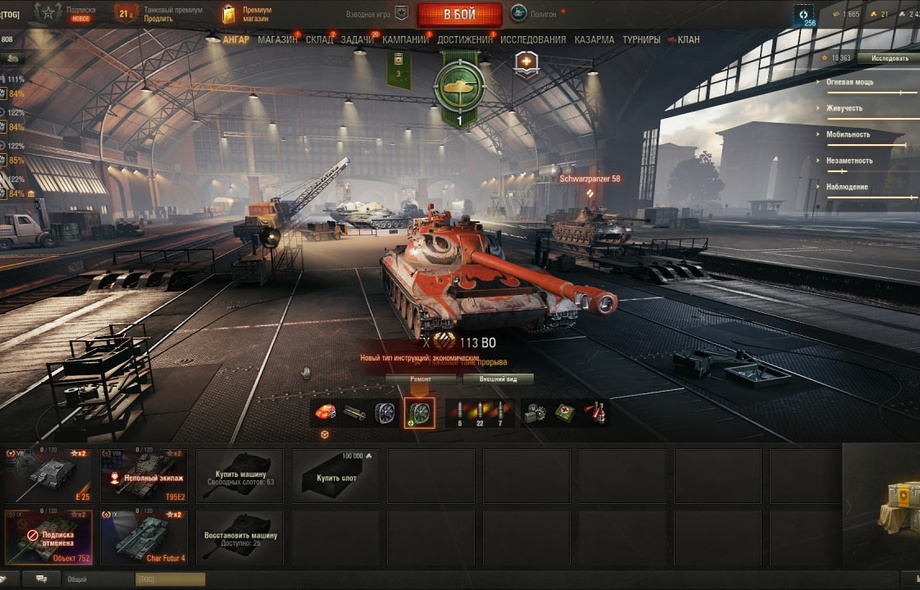Choose the Char Futur 4 tank

pyautogui.click(x=143, y=537)
